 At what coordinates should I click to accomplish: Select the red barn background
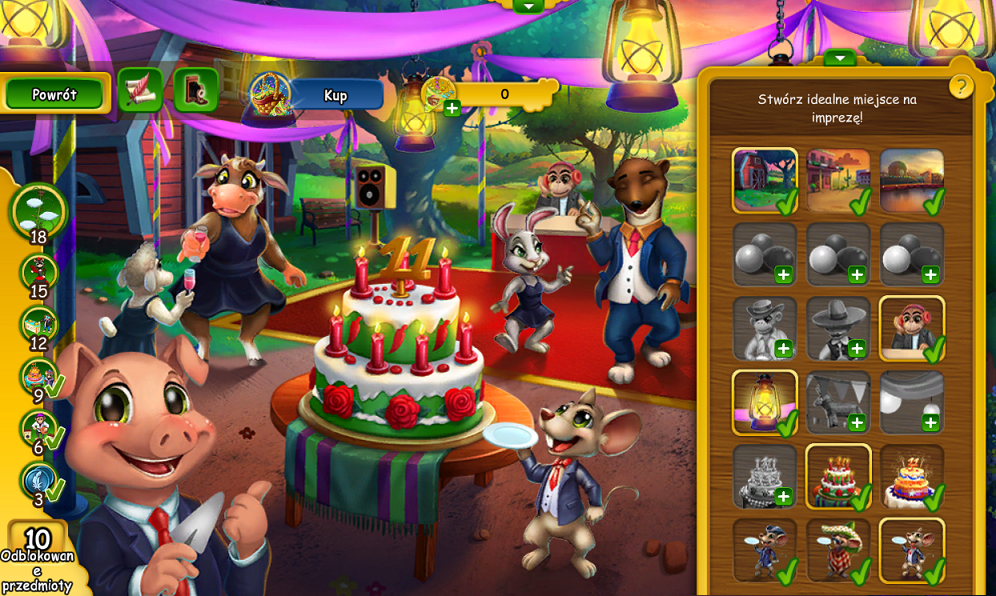tap(765, 180)
